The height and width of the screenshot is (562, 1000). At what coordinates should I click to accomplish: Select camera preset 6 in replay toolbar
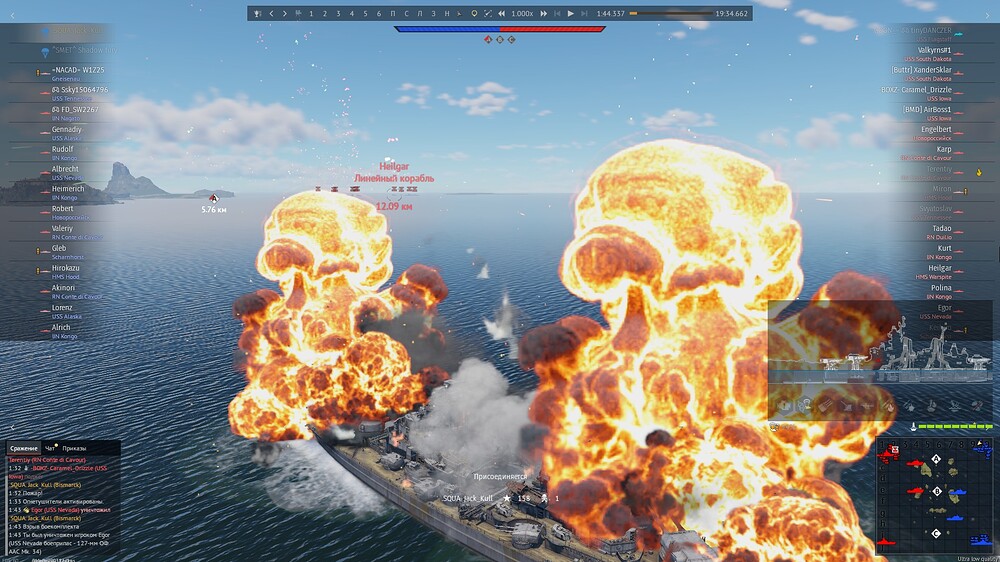(x=378, y=14)
